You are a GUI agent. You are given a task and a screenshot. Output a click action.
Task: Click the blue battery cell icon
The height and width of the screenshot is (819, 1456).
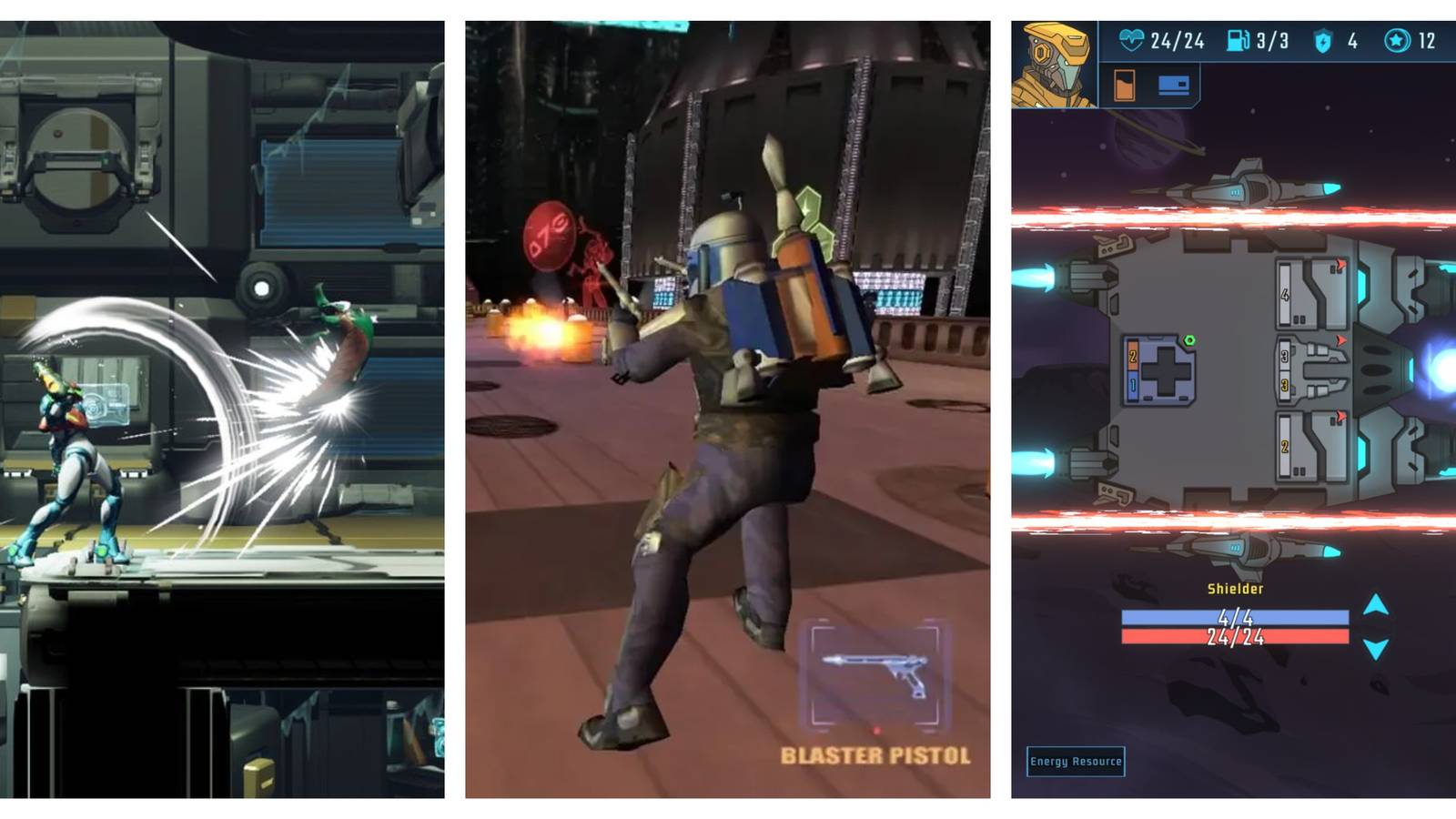click(x=1173, y=86)
